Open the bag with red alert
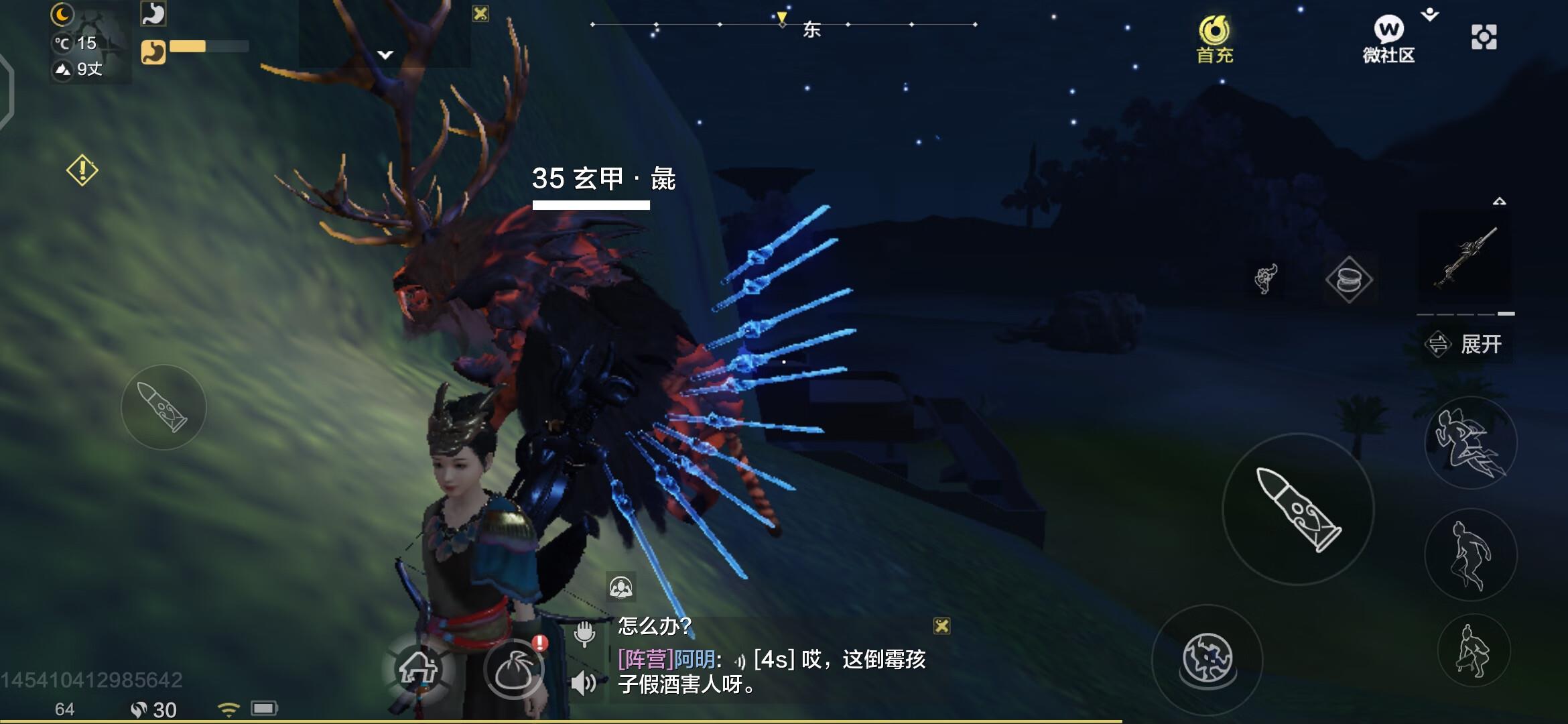Screen dimensions: 1568x724 click(514, 668)
